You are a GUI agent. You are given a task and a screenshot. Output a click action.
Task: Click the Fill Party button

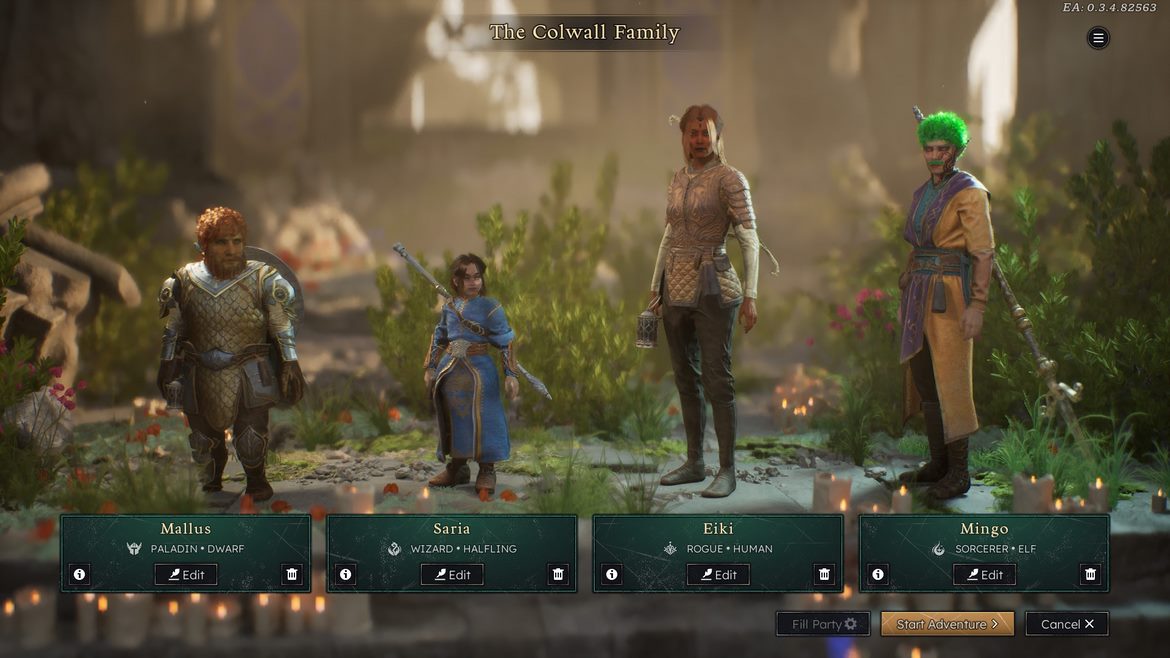823,624
